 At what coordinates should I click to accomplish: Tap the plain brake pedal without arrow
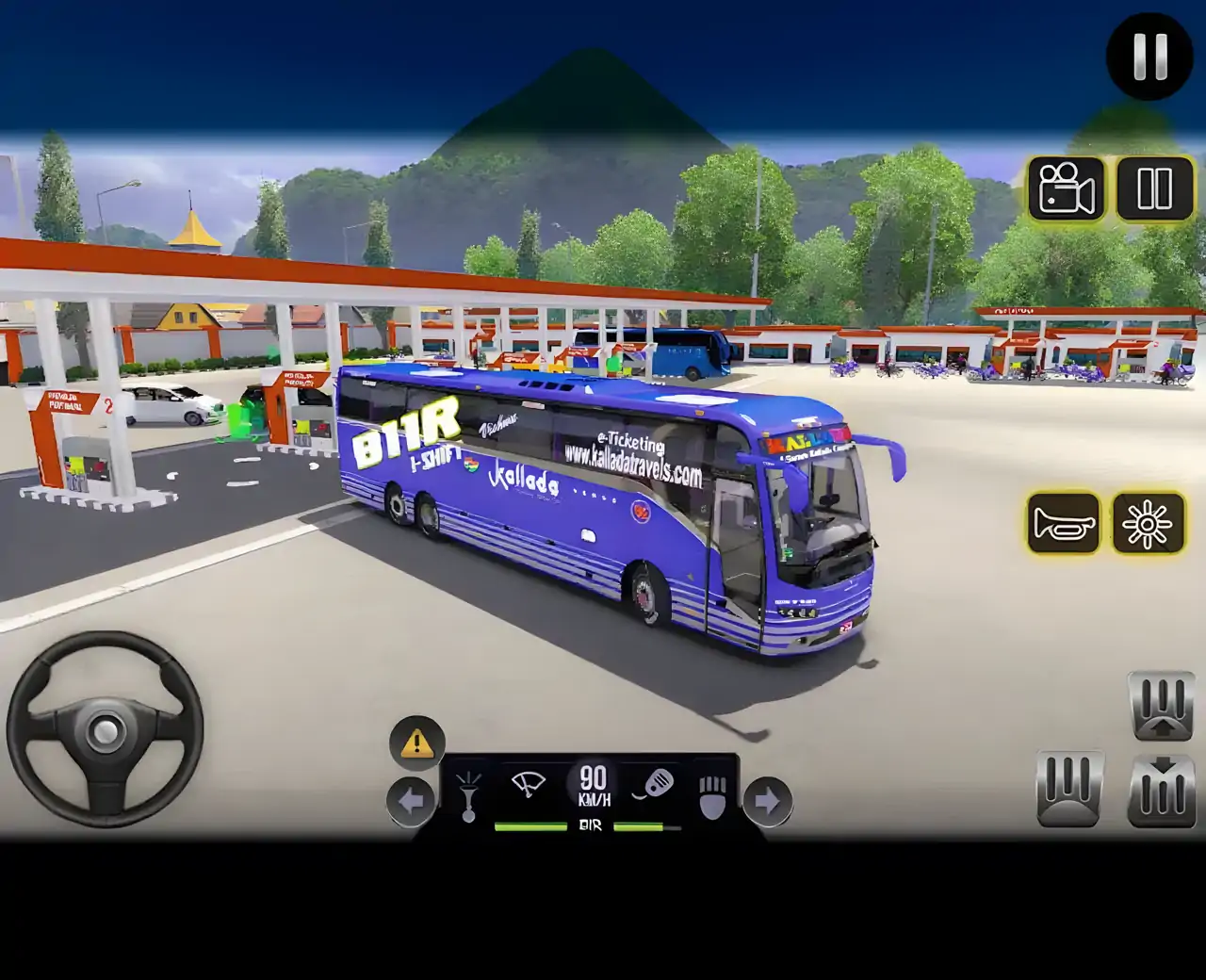pyautogui.click(x=1069, y=788)
